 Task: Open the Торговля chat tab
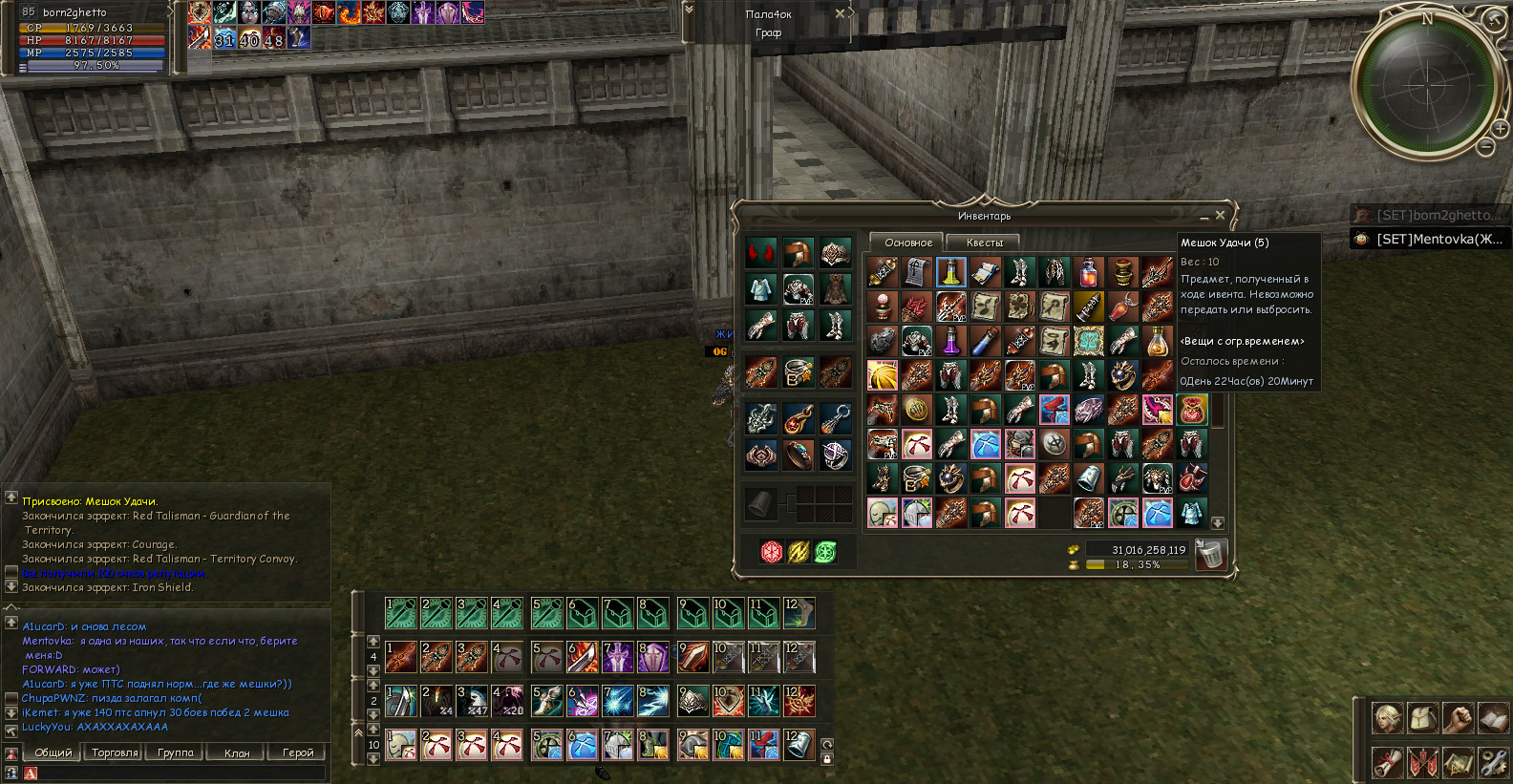click(x=115, y=752)
